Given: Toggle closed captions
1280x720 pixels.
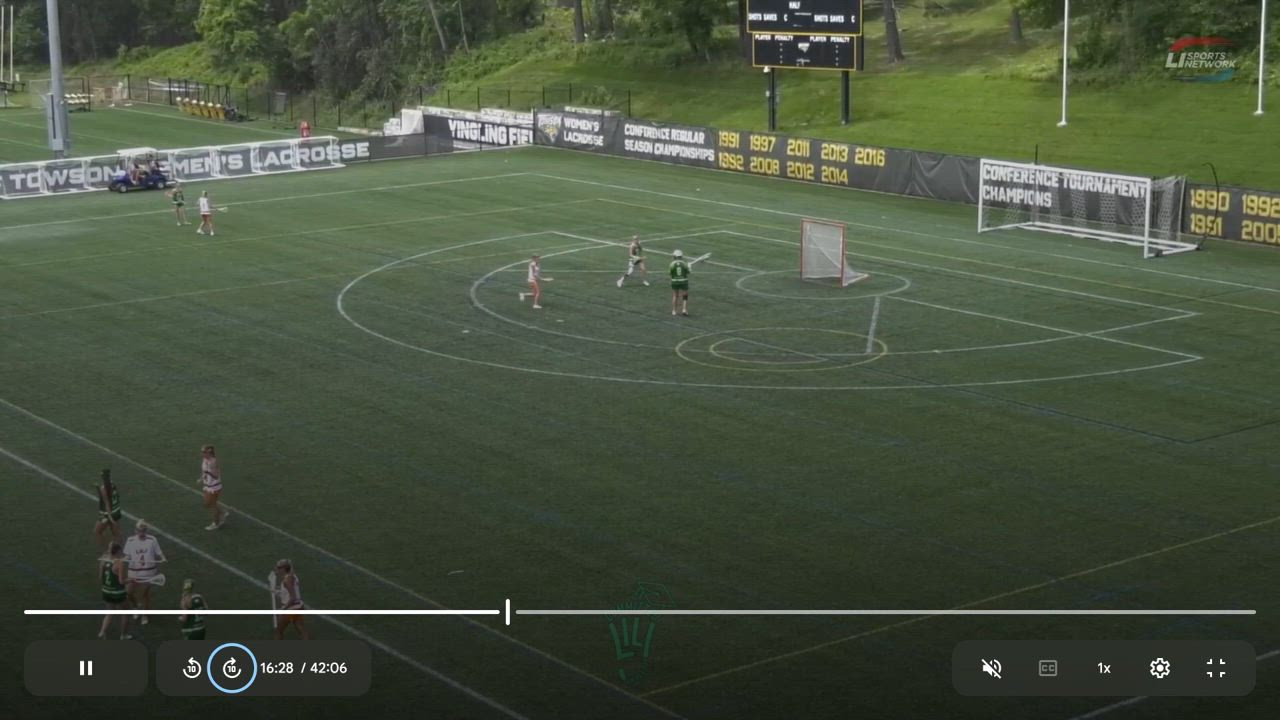Looking at the screenshot, I should (1048, 668).
